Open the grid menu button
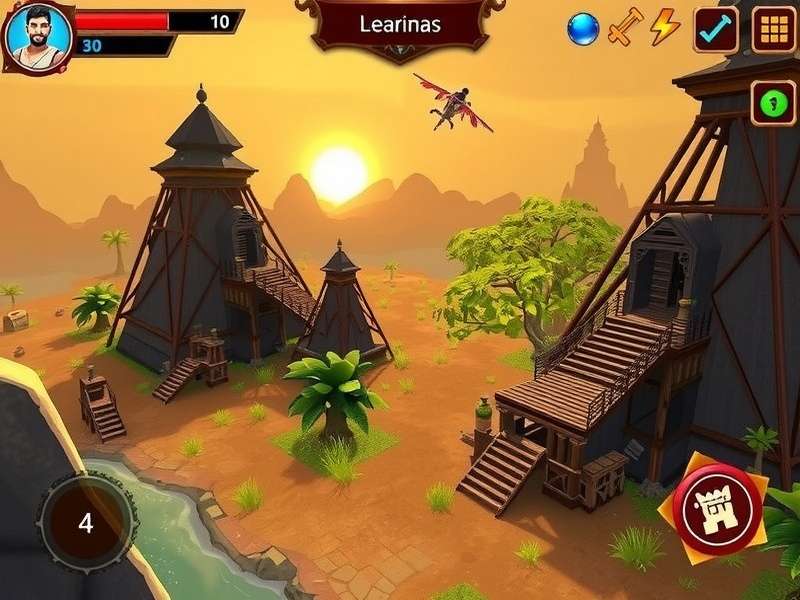The image size is (800, 600). (x=773, y=29)
